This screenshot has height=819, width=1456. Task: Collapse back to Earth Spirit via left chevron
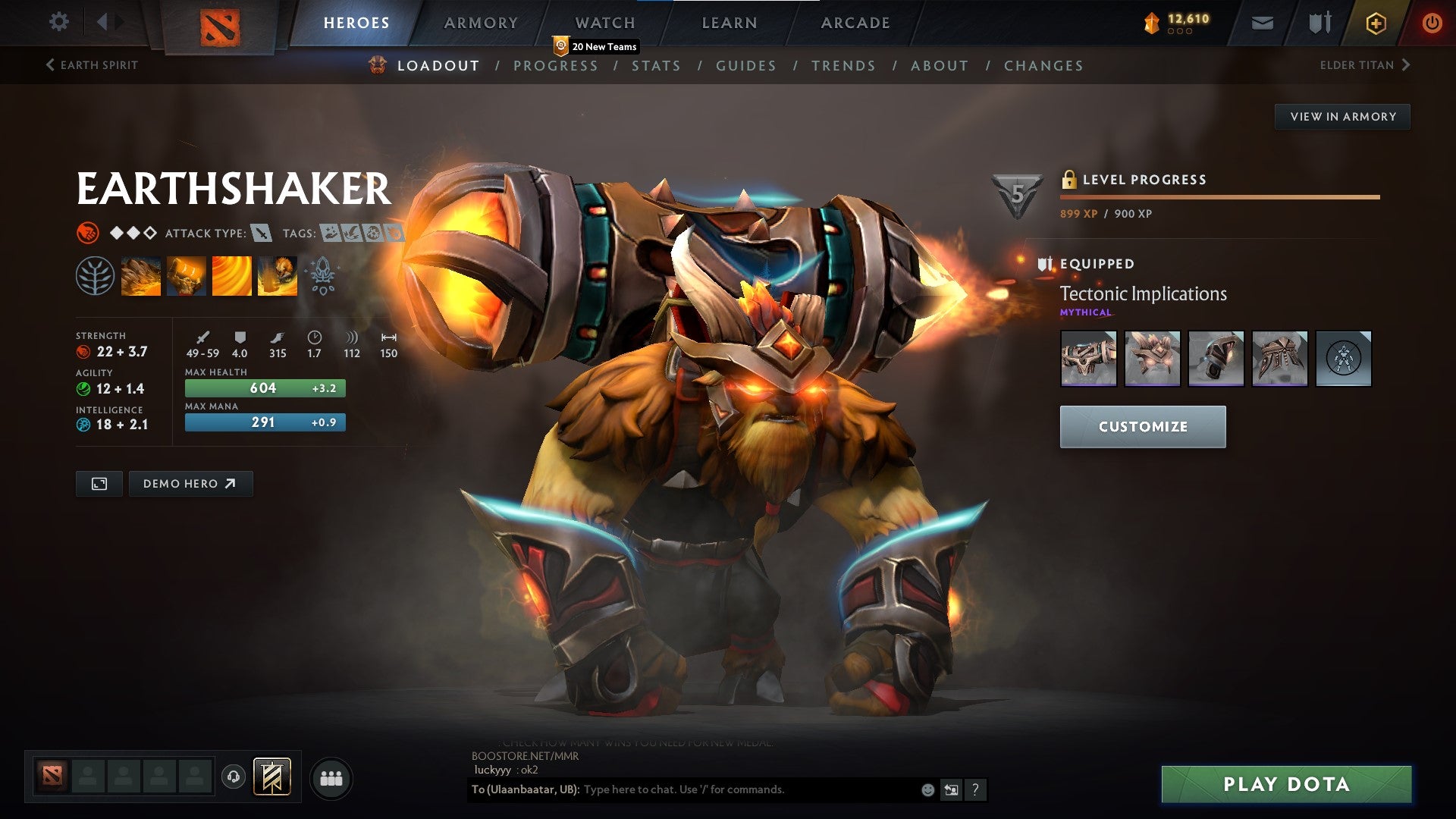click(50, 65)
